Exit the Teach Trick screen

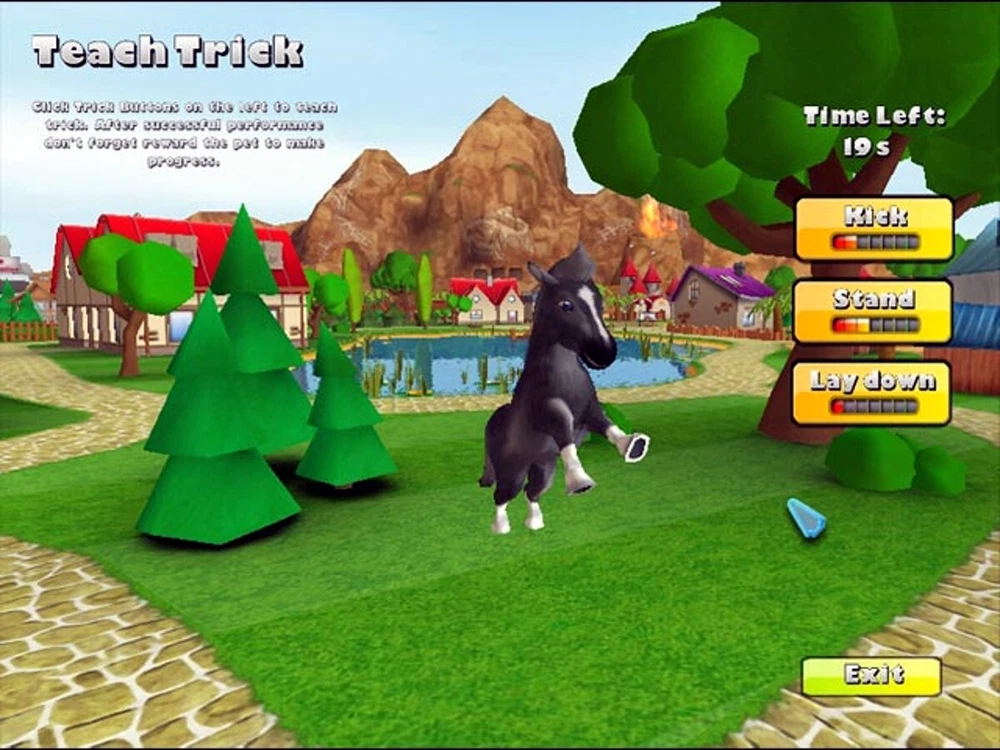click(x=871, y=676)
